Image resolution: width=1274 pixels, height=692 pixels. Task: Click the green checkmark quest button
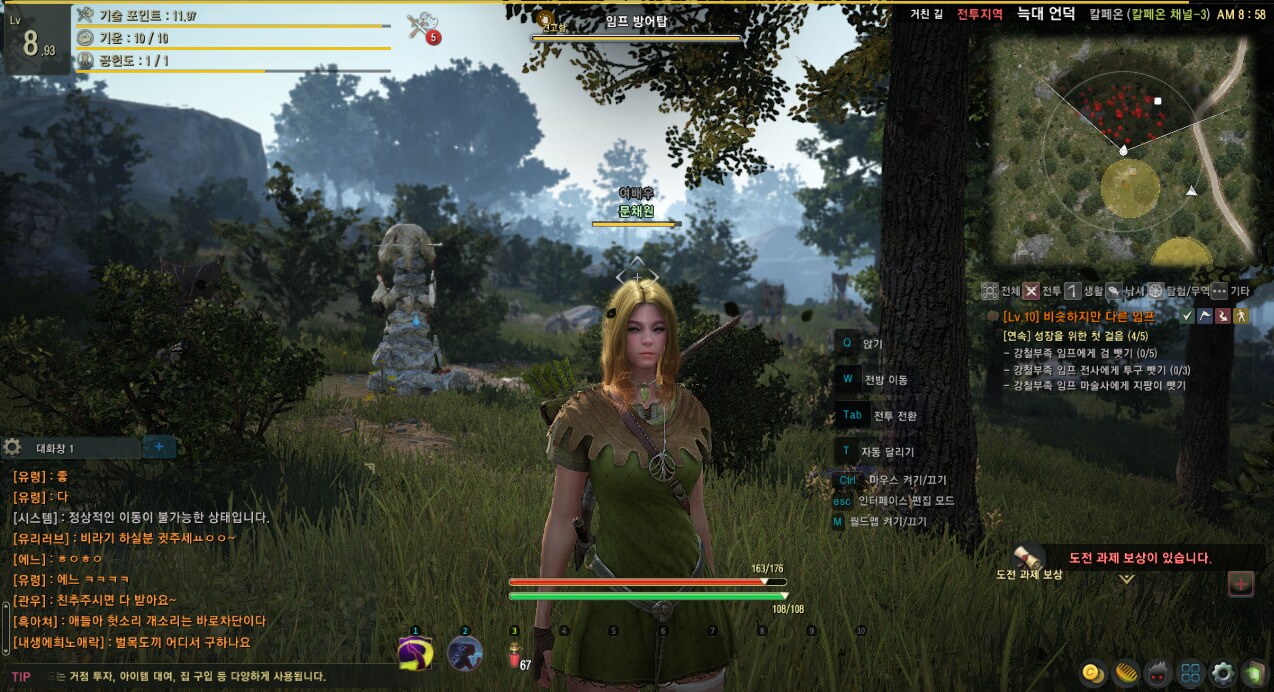[1187, 316]
